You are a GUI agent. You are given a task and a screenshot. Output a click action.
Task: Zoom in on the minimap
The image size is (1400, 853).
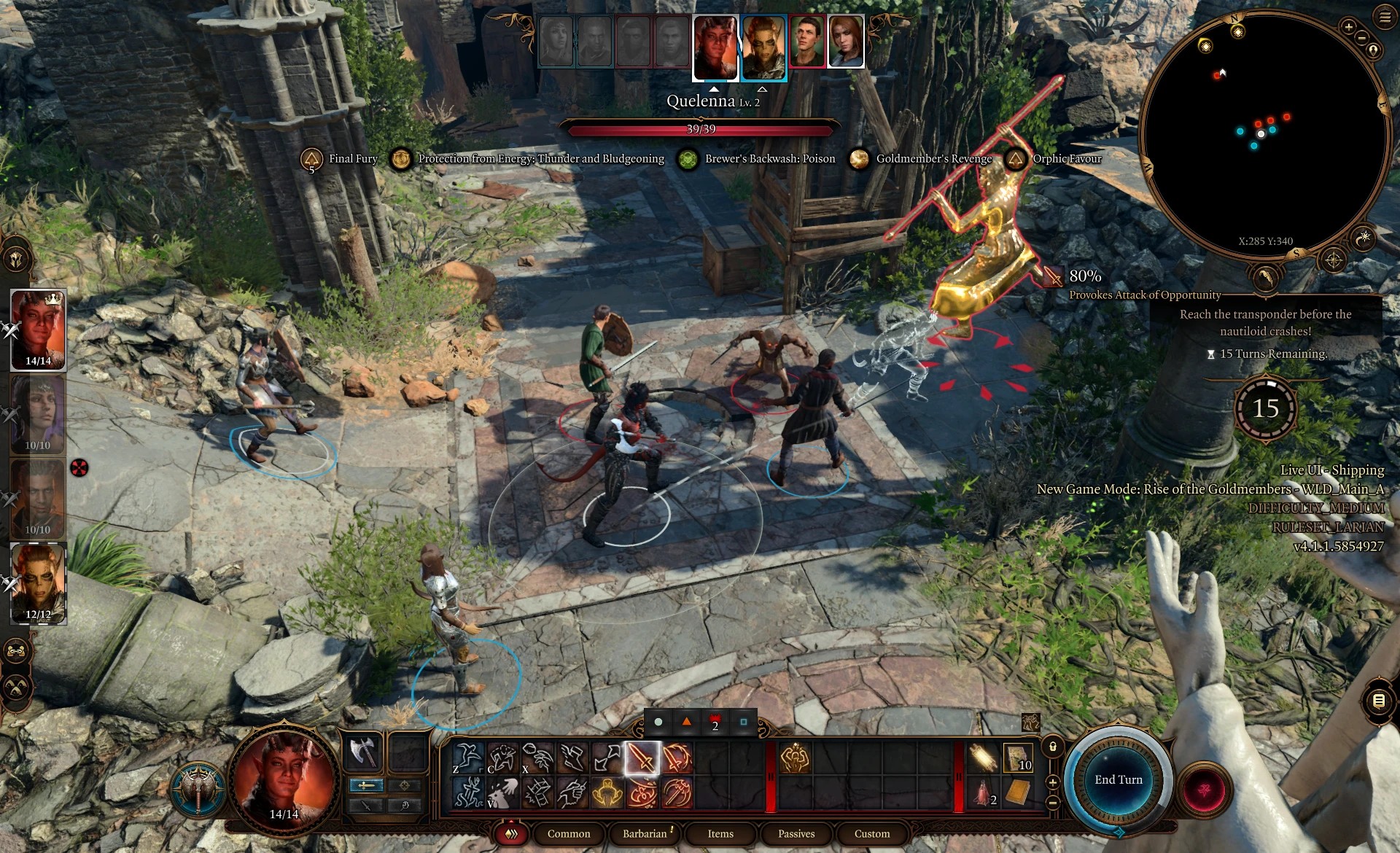[1348, 27]
